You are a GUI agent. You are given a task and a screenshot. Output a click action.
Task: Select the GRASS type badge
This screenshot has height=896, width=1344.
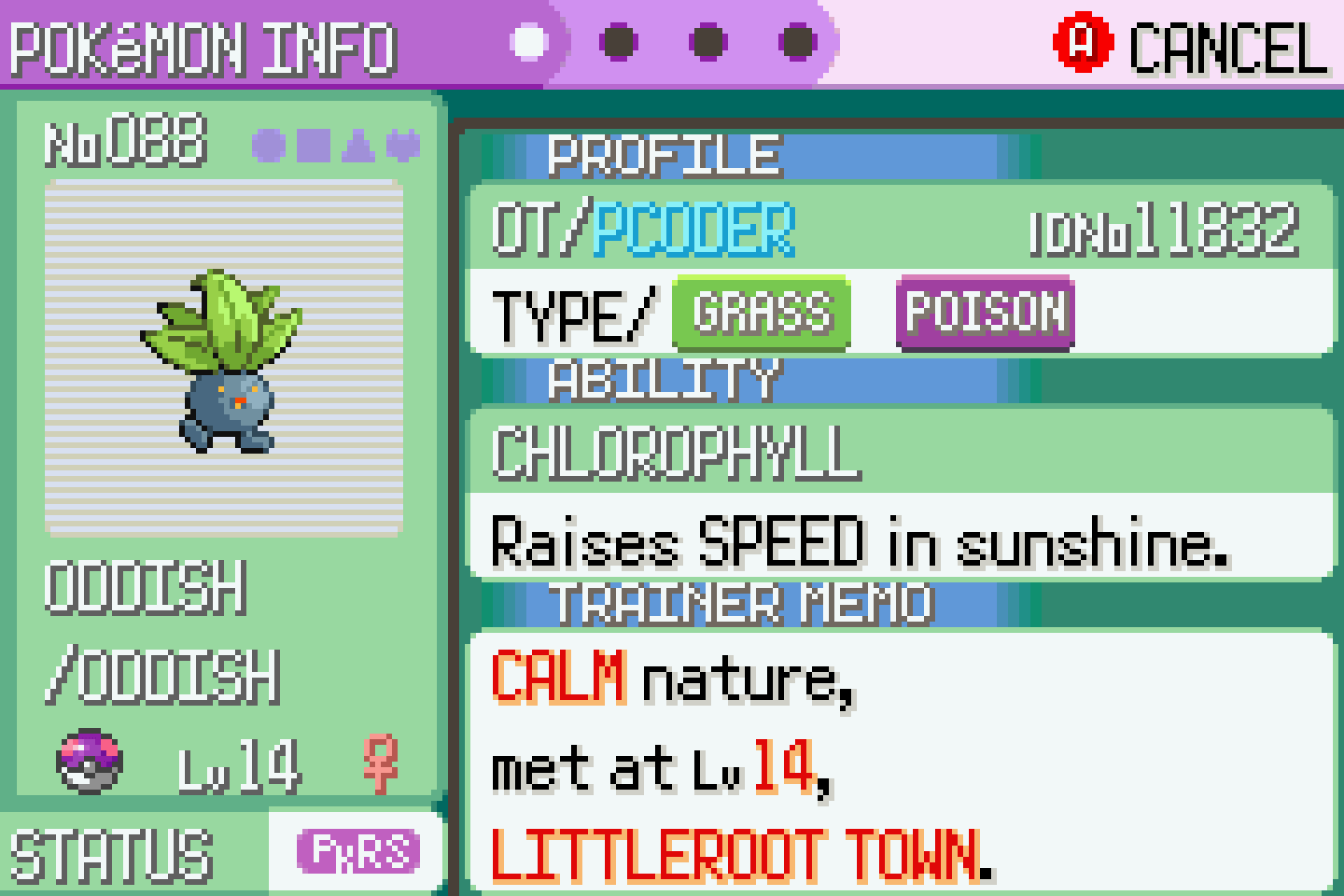pos(762,314)
